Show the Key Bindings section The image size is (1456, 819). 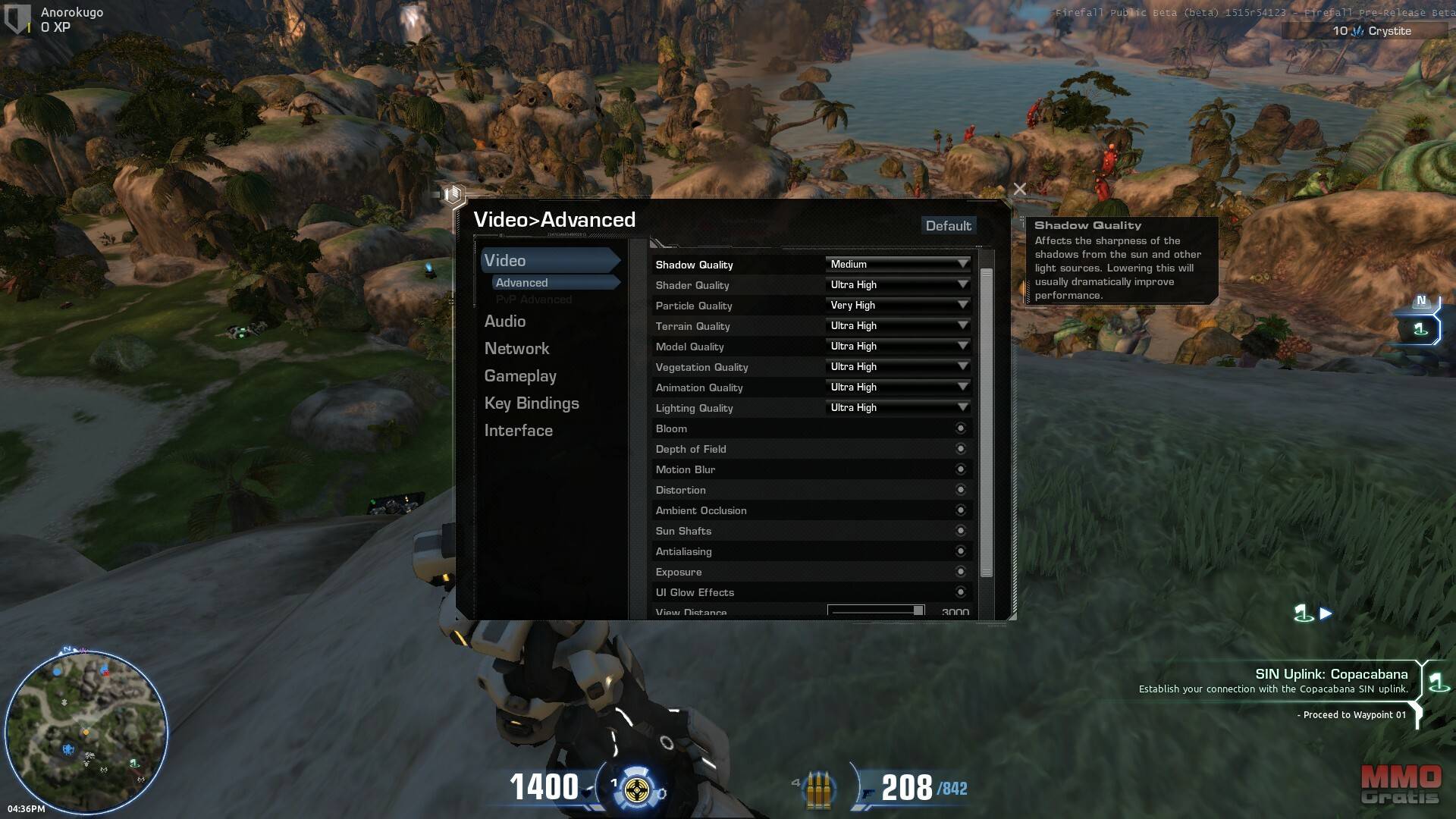[x=532, y=403]
